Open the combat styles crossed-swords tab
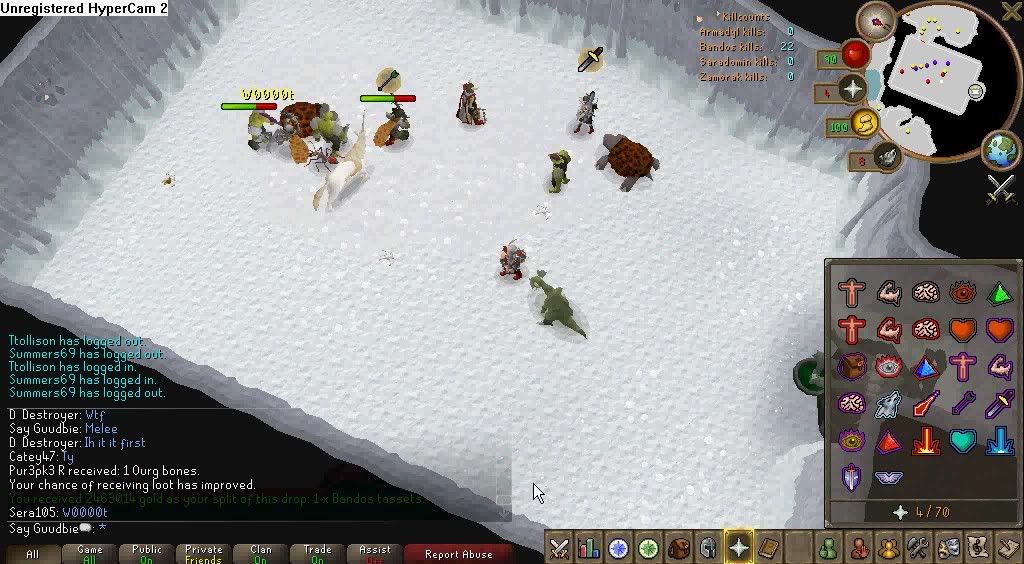Image resolution: width=1024 pixels, height=564 pixels. click(x=559, y=548)
